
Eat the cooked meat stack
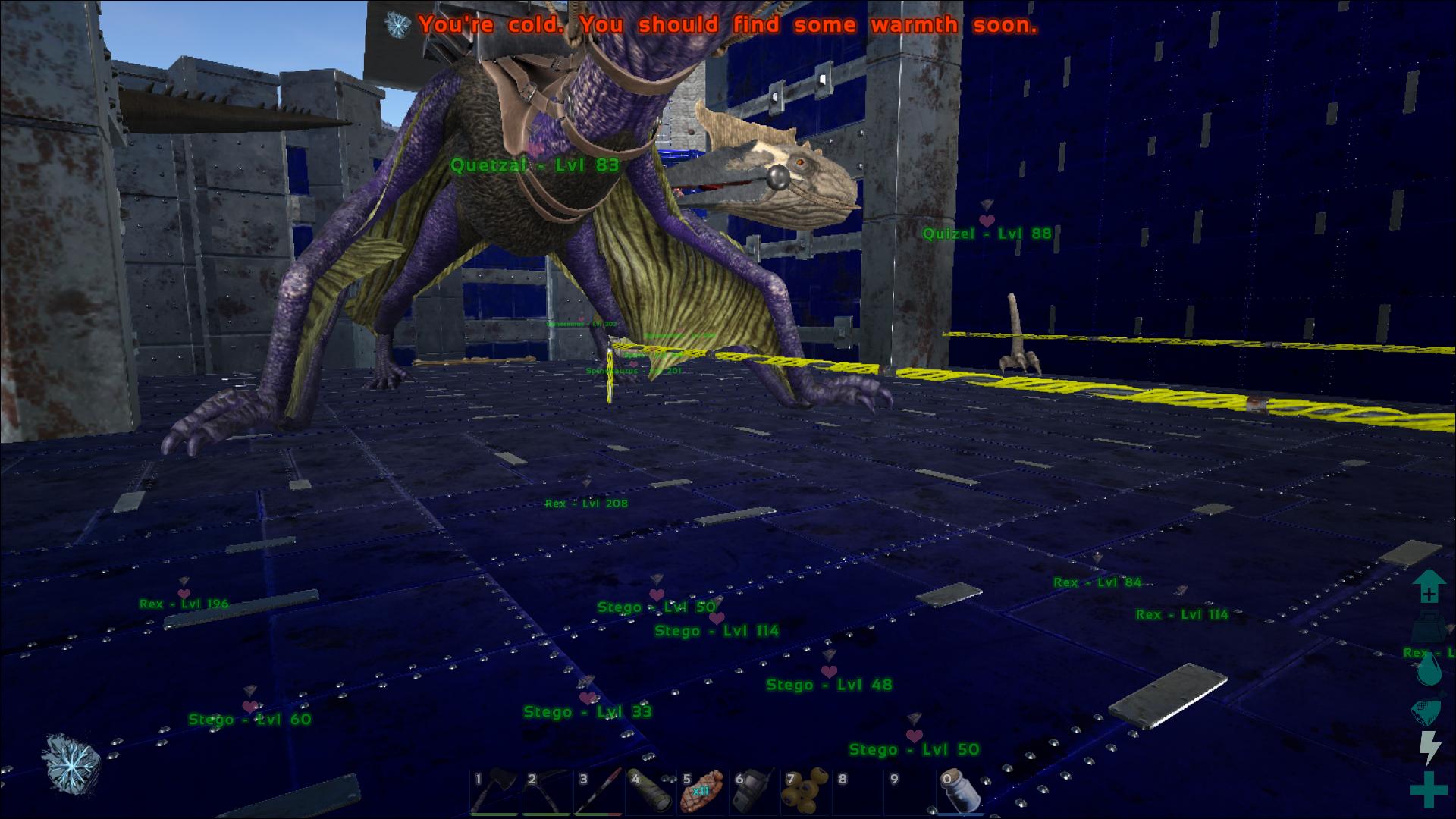pyautogui.click(x=702, y=792)
